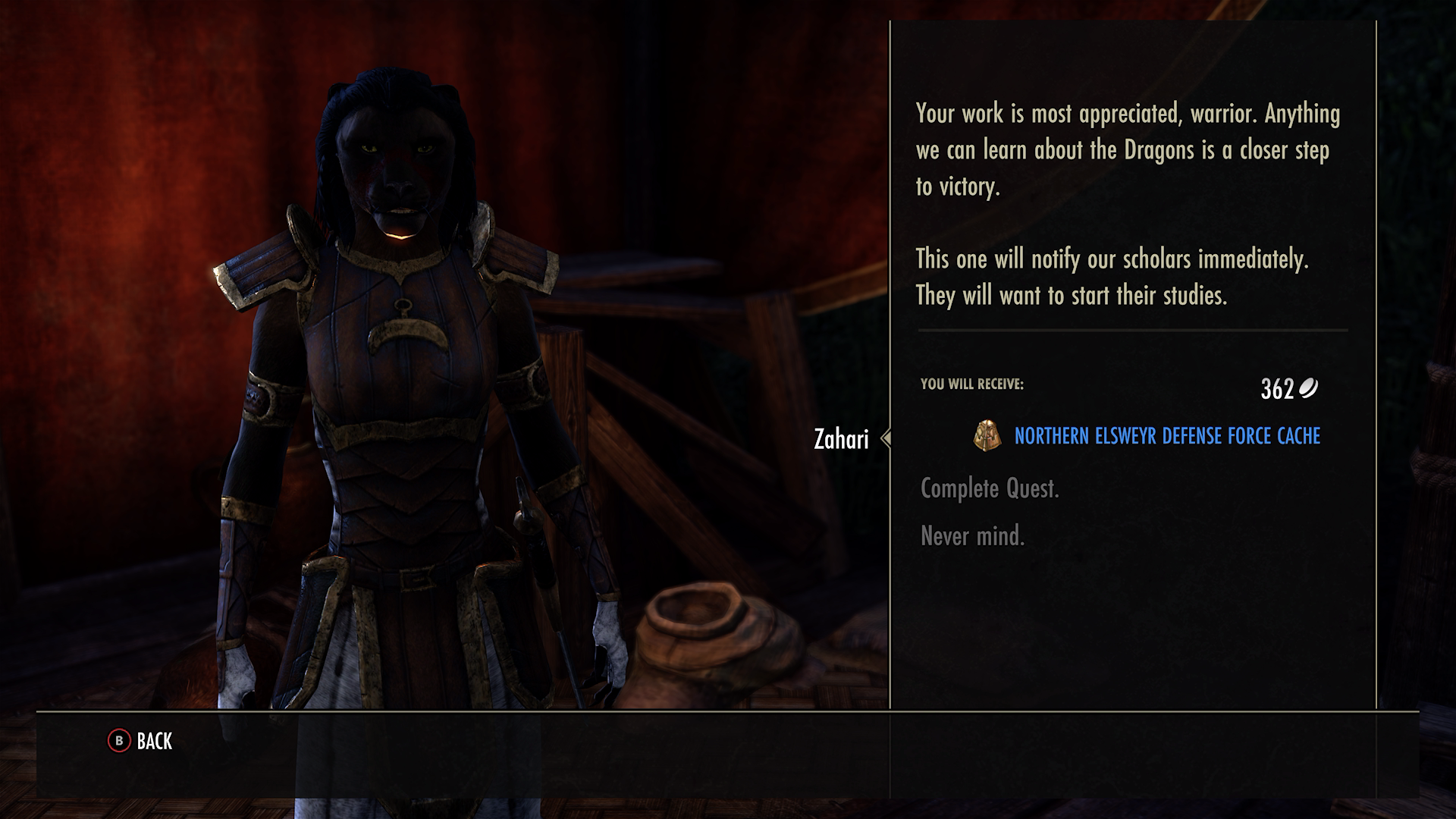Screen dimensions: 1456x819
Task: Click the currency icon in rewards section
Action: point(1310,389)
